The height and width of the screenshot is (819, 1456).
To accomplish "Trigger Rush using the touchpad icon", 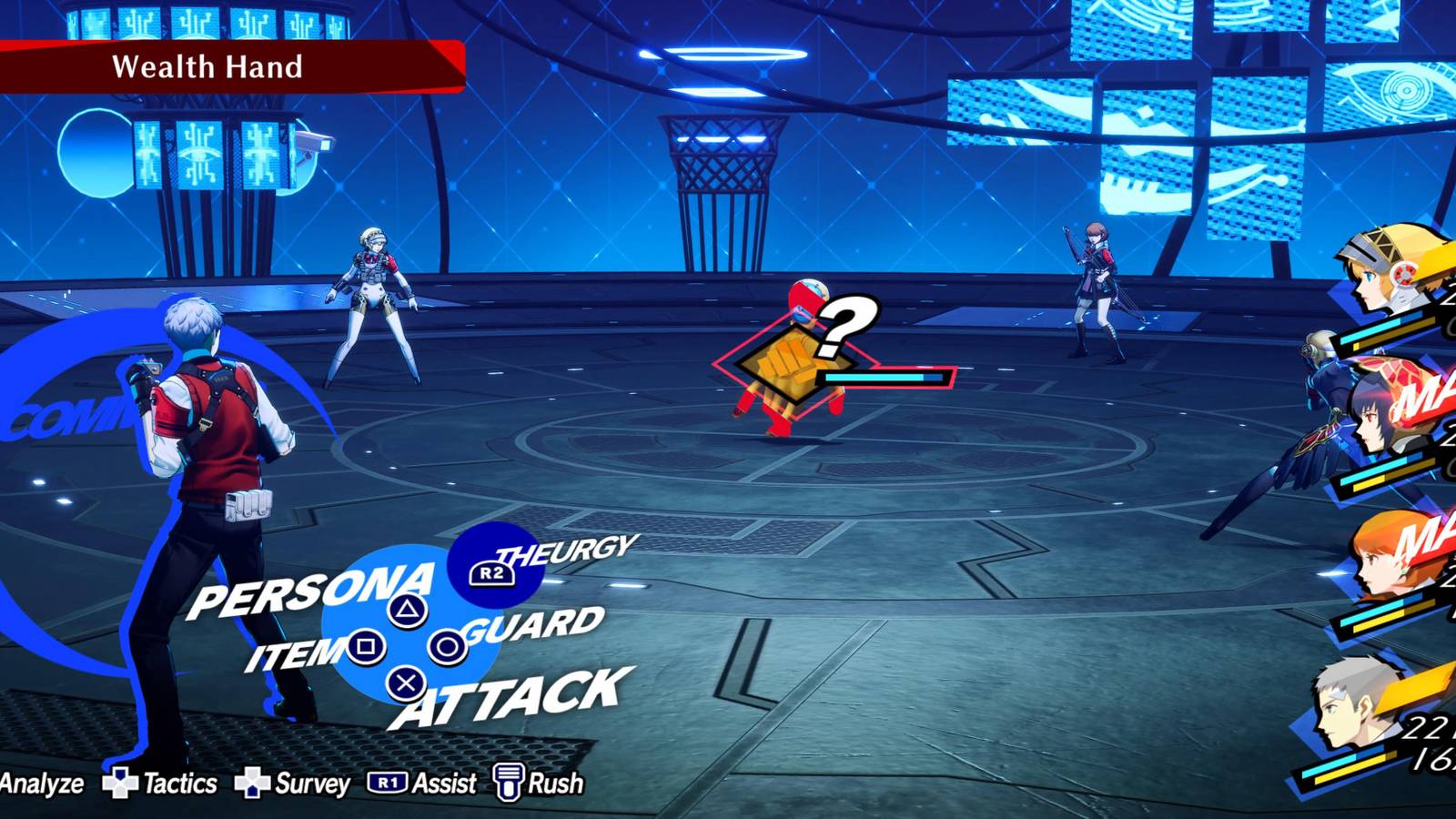I will [510, 781].
